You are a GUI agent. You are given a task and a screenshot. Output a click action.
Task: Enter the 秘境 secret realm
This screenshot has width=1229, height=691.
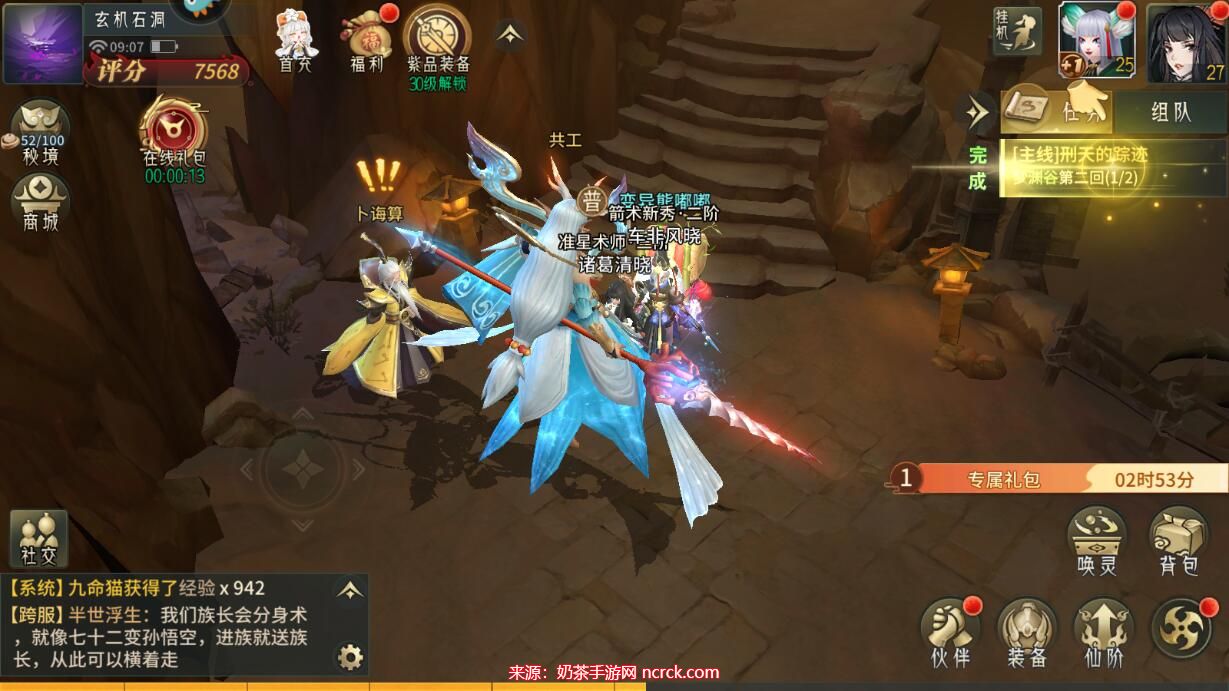[40, 130]
